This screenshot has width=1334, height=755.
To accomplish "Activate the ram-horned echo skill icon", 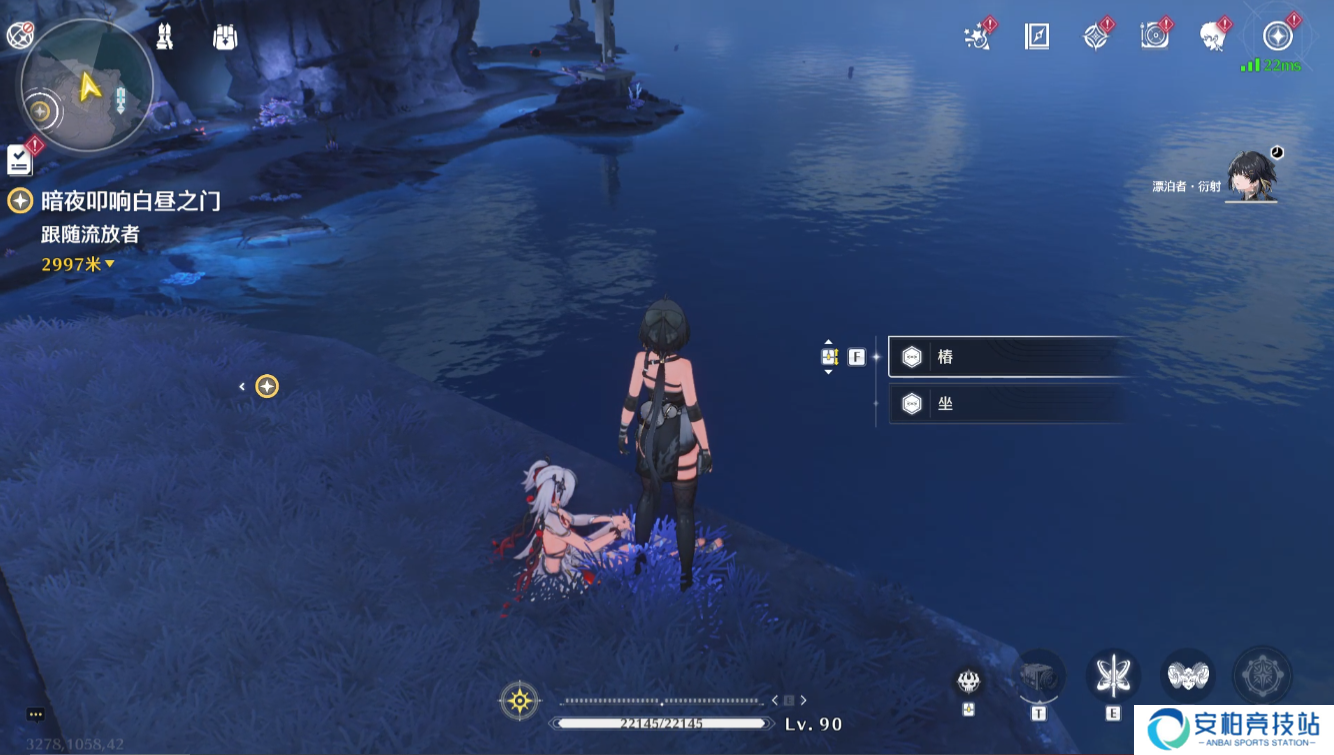I will pyautogui.click(x=1188, y=677).
